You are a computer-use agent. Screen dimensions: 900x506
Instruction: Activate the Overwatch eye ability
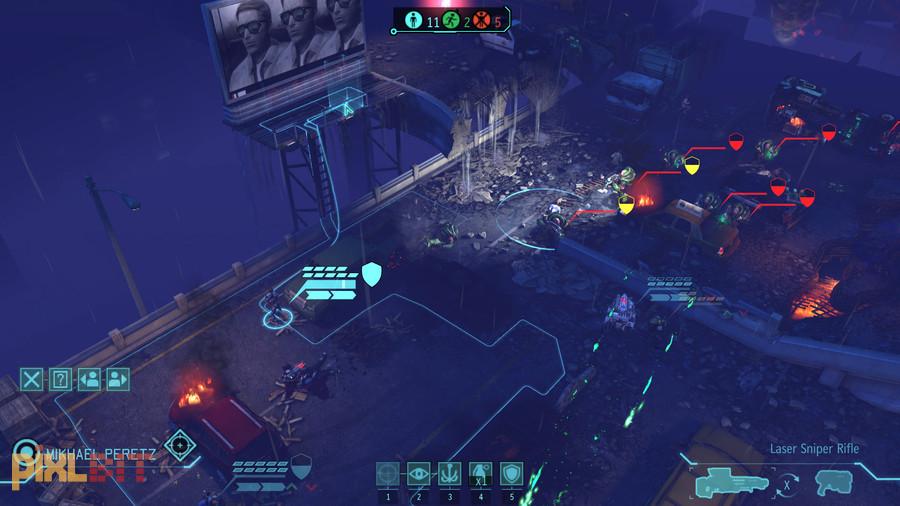click(x=419, y=474)
